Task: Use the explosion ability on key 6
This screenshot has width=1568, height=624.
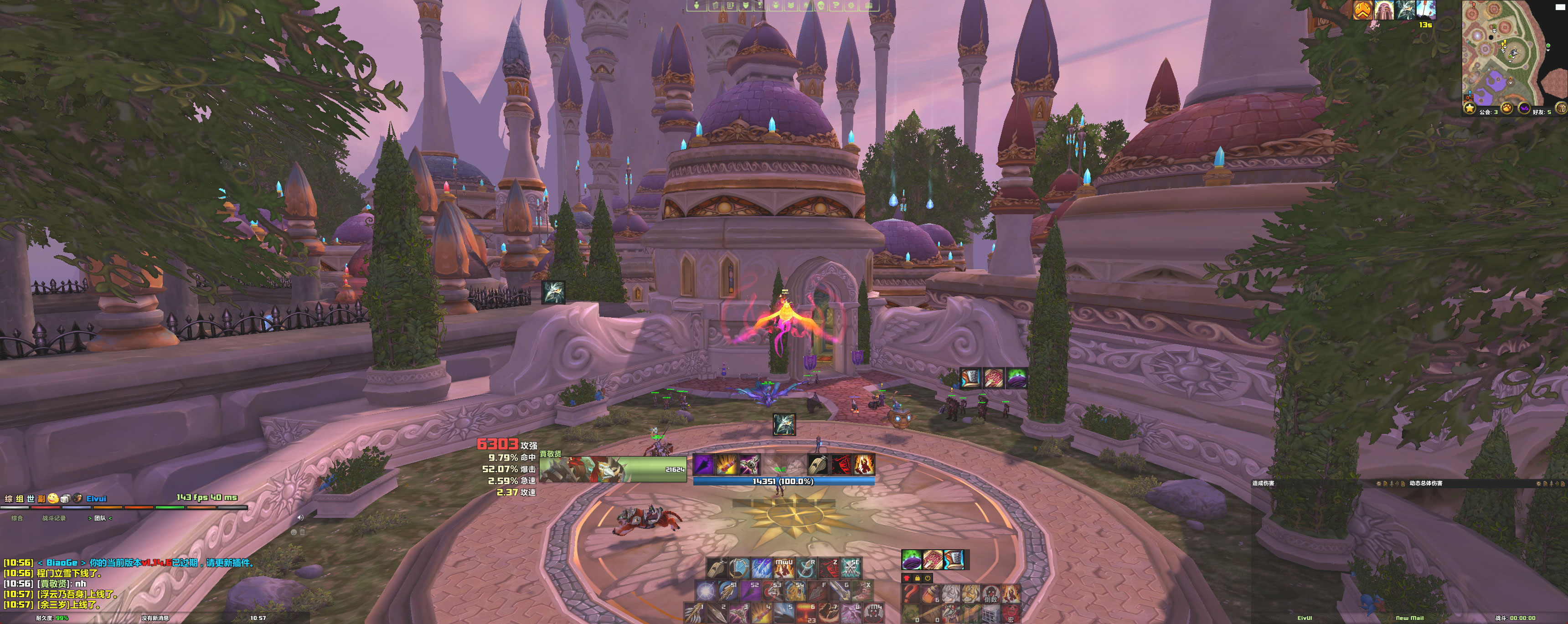Action: 806,612
